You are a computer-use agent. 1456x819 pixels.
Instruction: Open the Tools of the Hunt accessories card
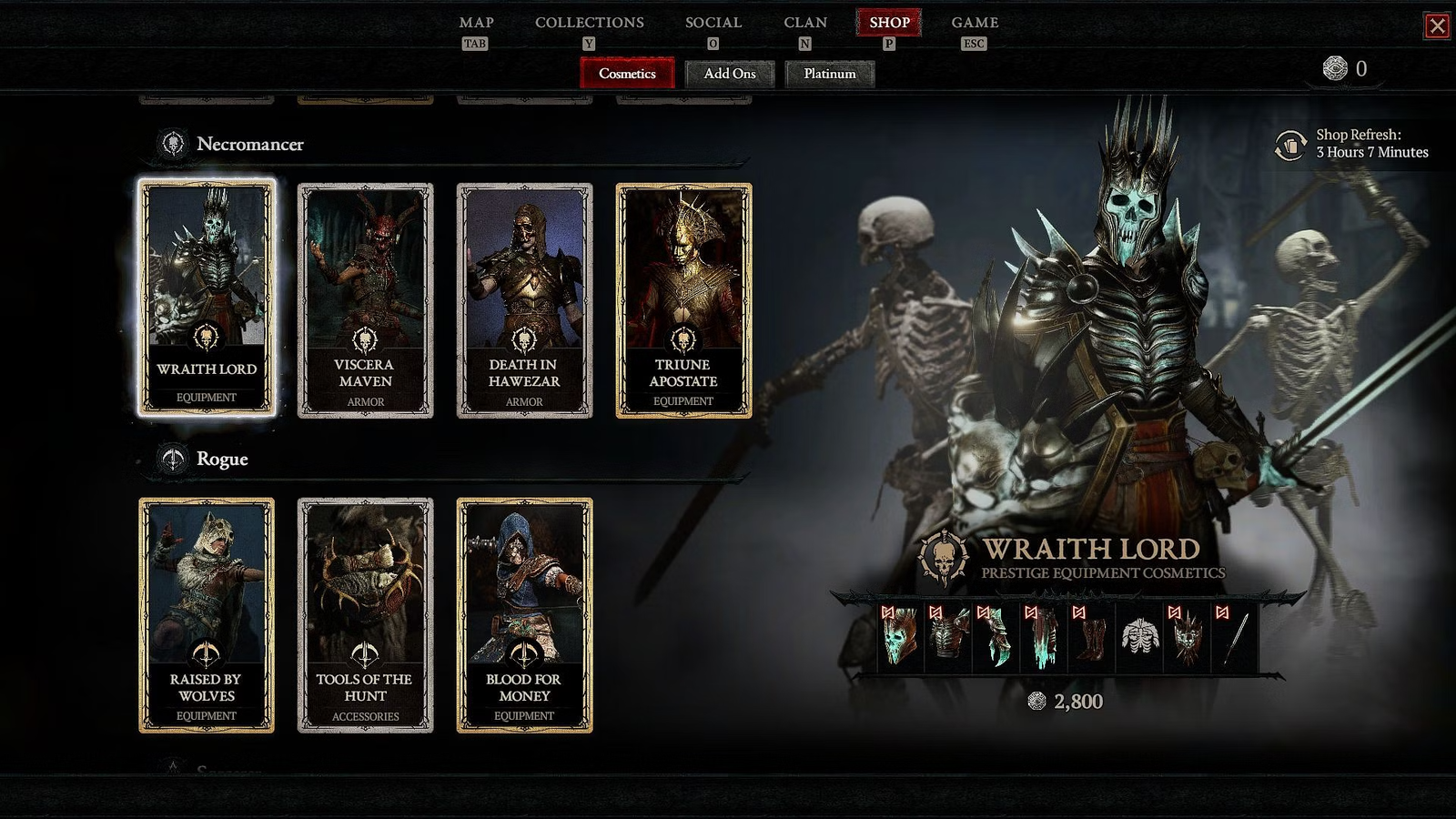pyautogui.click(x=366, y=610)
